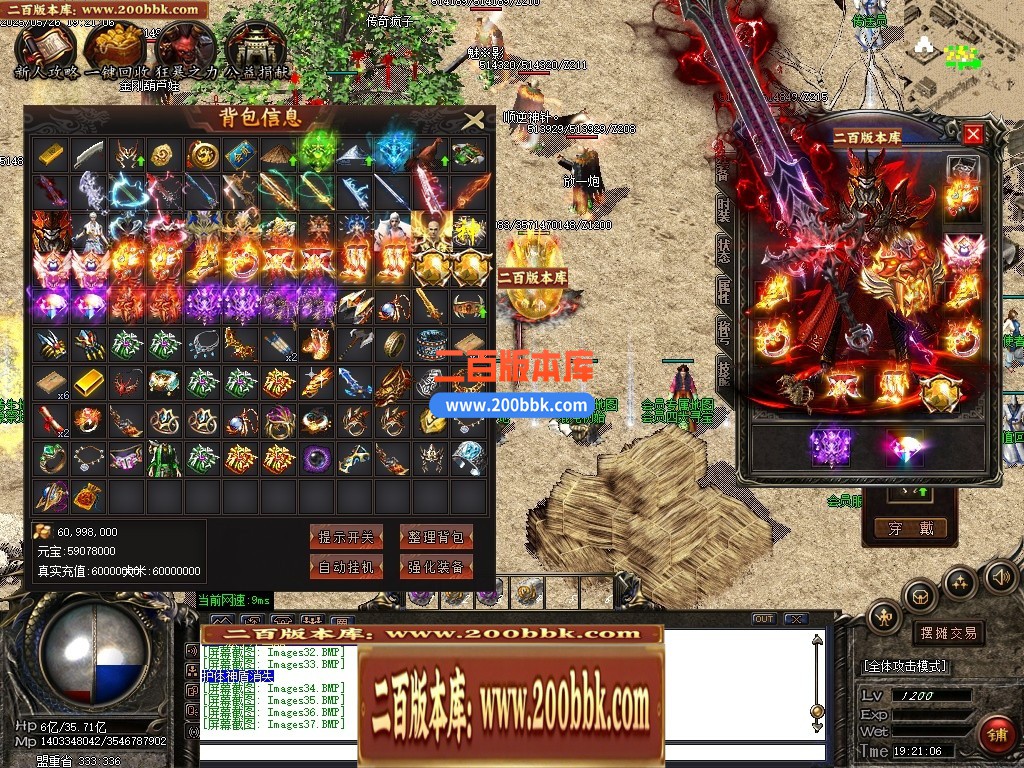Switch to the 时装 tab
1024x768 pixels.
click(x=724, y=213)
